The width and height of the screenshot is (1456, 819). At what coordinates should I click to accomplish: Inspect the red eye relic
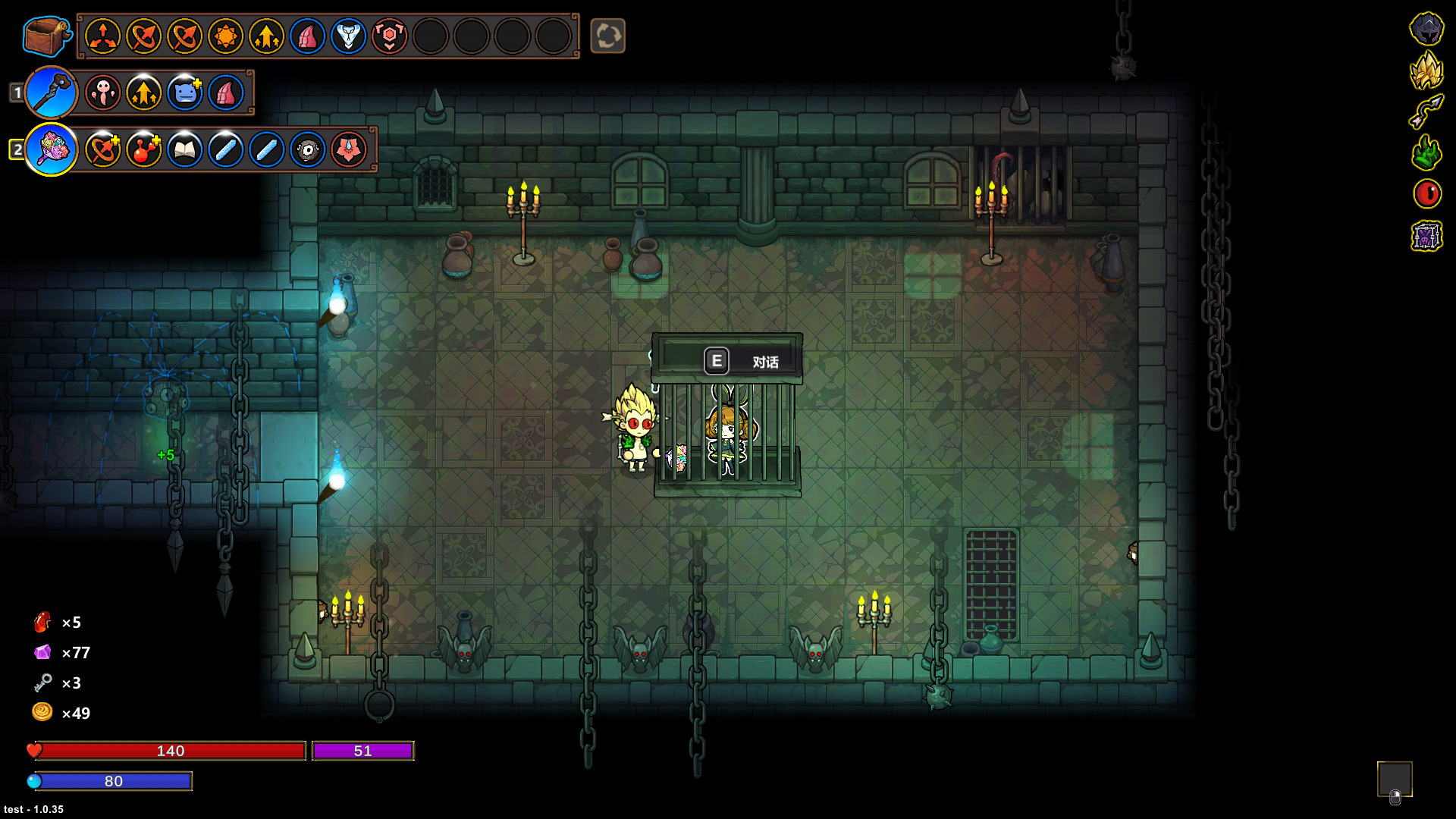[x=1426, y=194]
